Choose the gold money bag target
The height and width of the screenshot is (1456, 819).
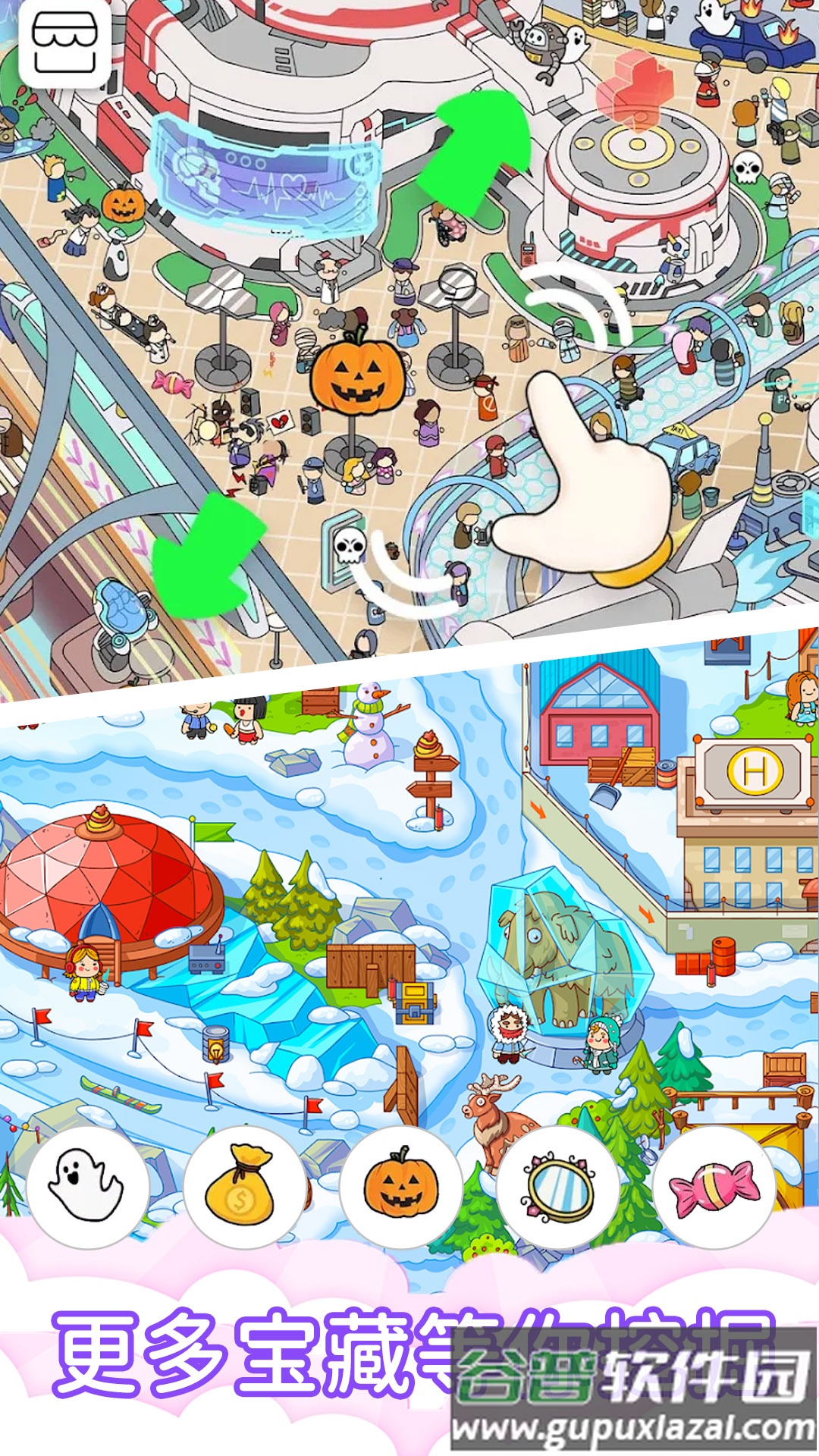[x=244, y=1187]
